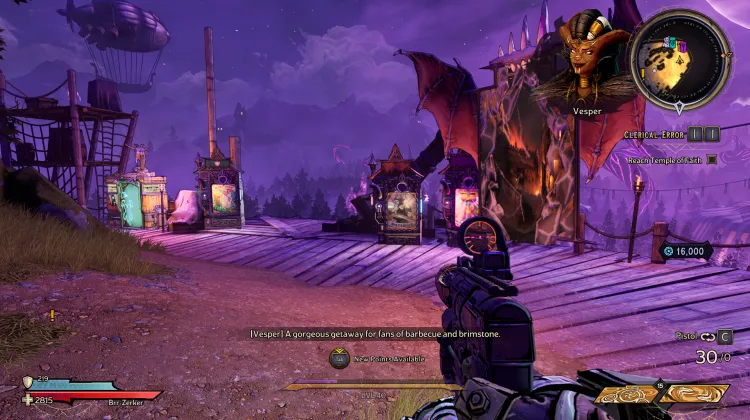Select the spell icon left of the action skill
This screenshot has width=750, height=420.
626,394
